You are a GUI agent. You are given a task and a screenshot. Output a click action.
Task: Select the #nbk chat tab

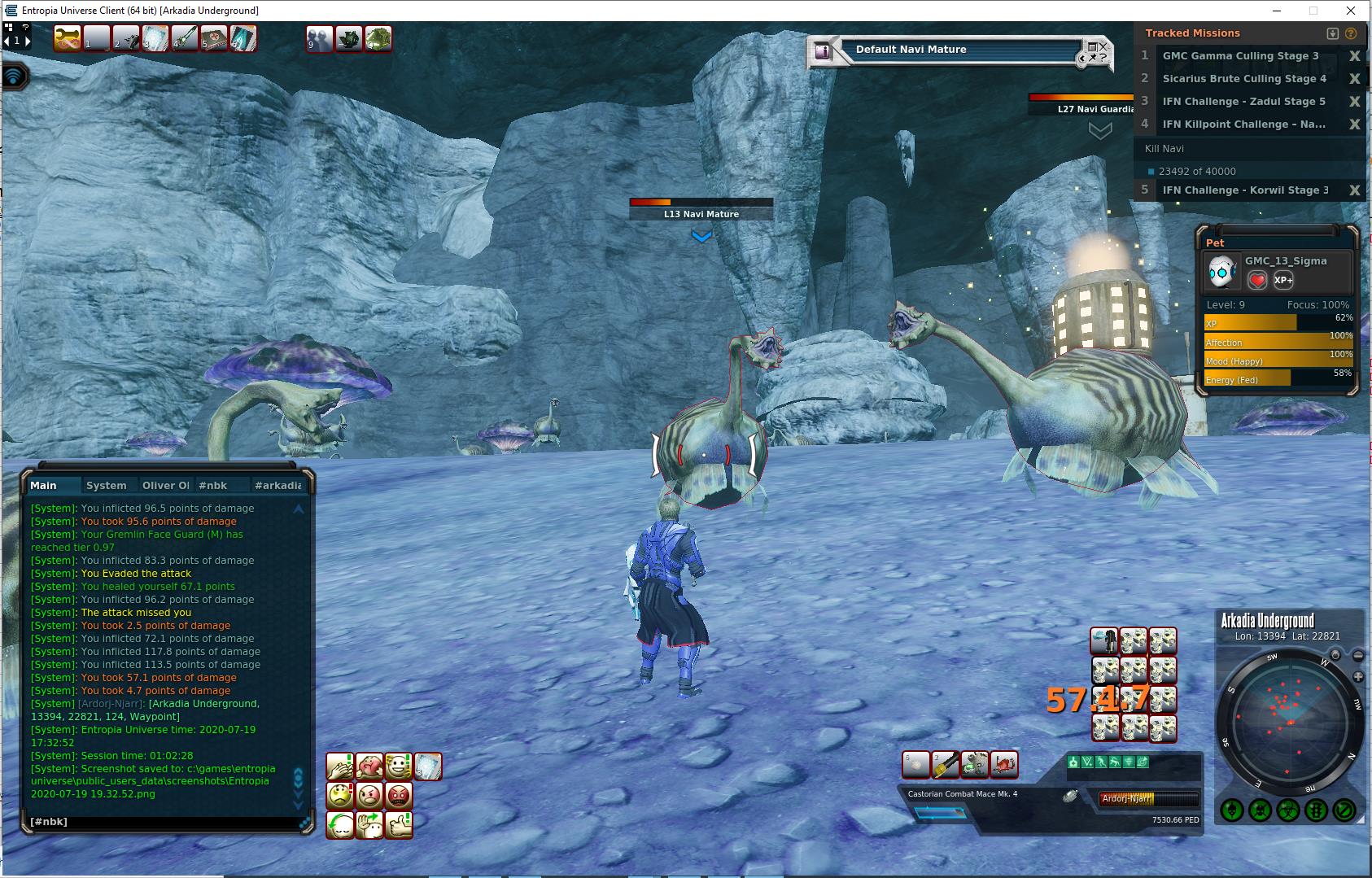[213, 485]
